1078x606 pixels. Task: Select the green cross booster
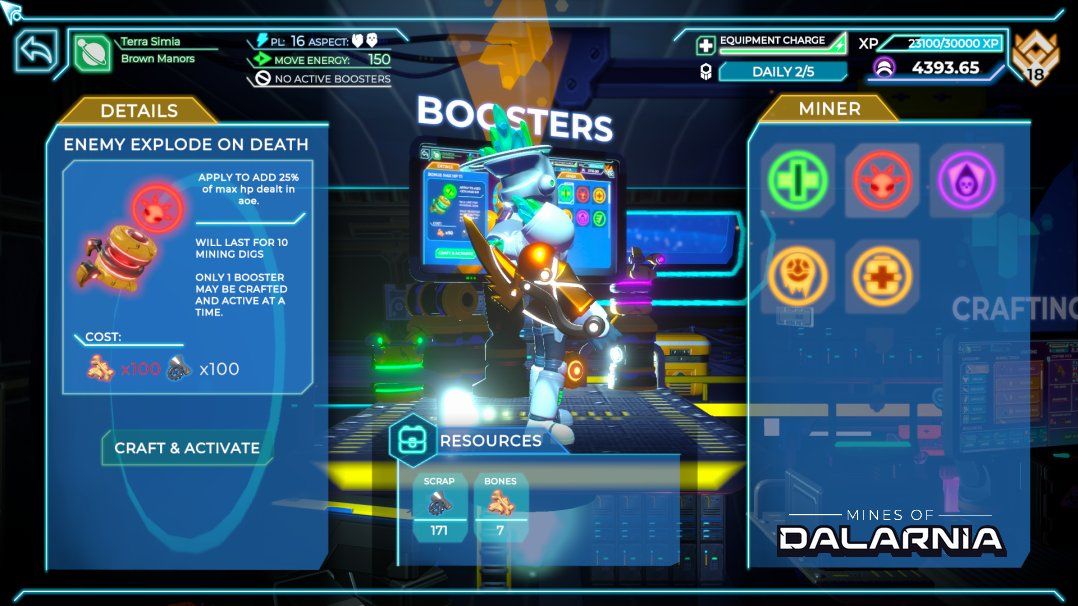click(x=798, y=180)
